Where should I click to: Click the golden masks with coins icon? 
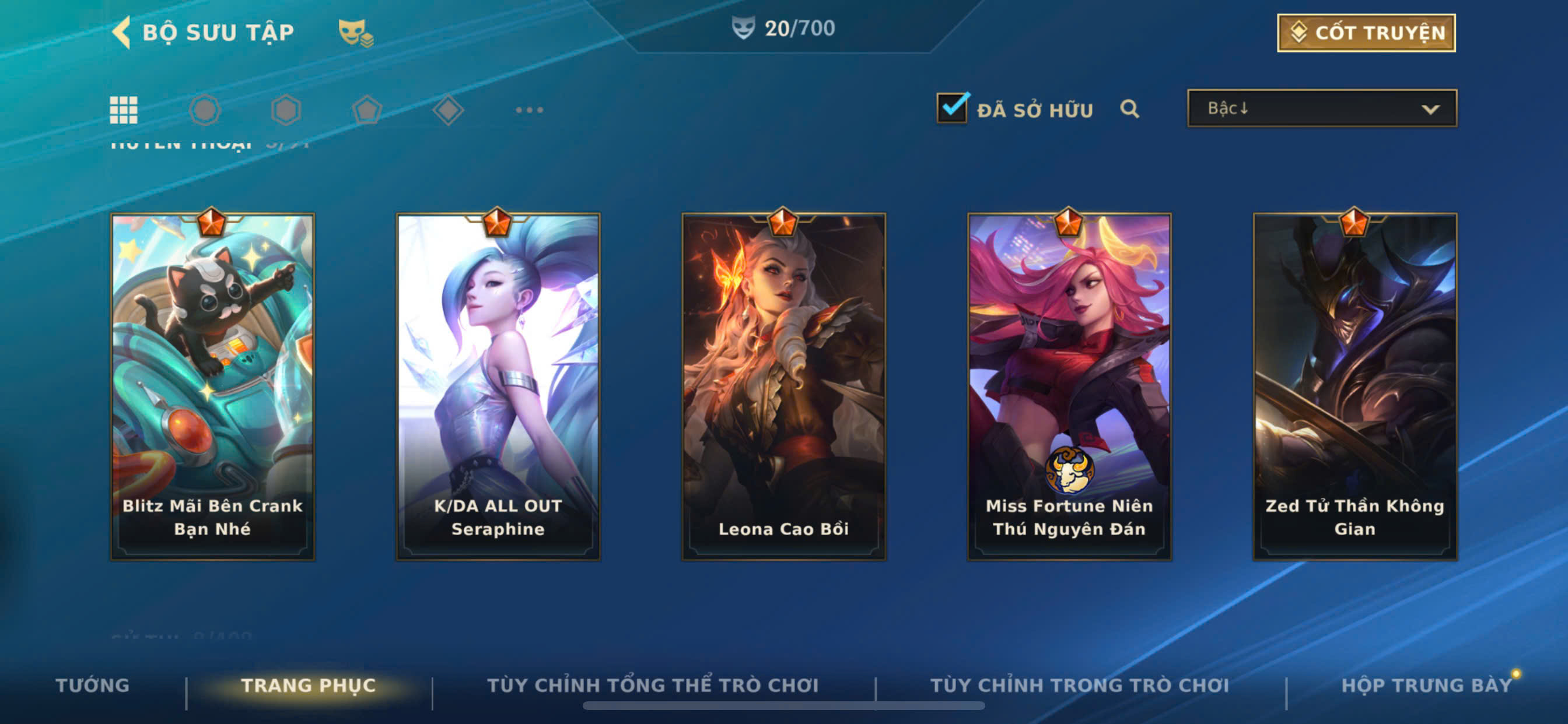pyautogui.click(x=355, y=33)
